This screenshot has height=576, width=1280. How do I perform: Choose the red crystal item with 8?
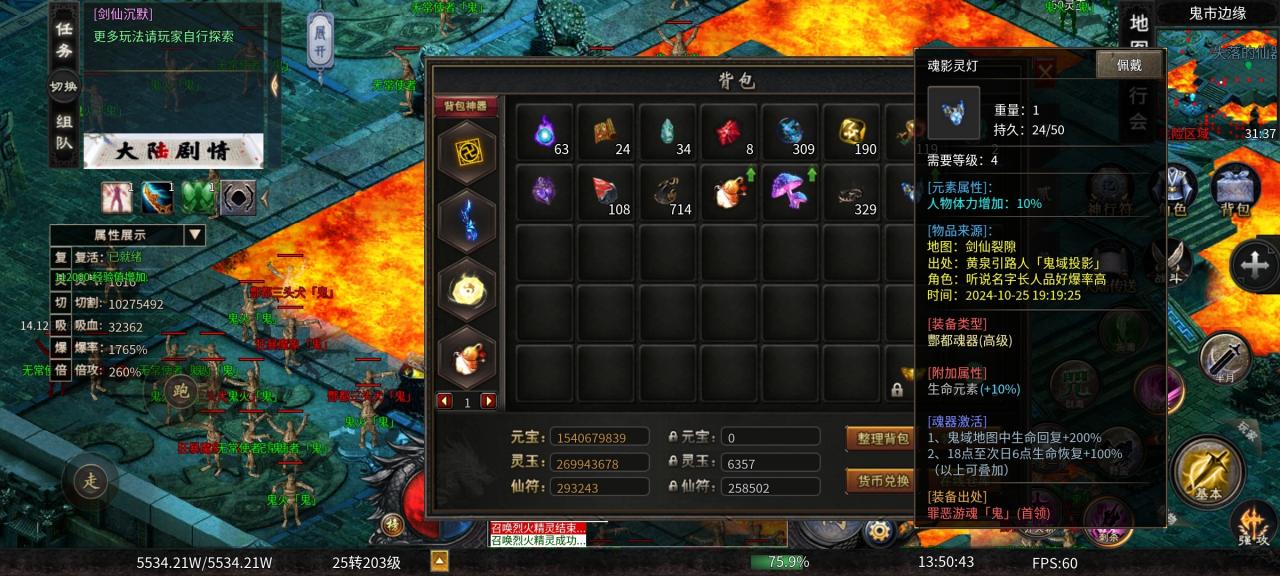(x=731, y=132)
